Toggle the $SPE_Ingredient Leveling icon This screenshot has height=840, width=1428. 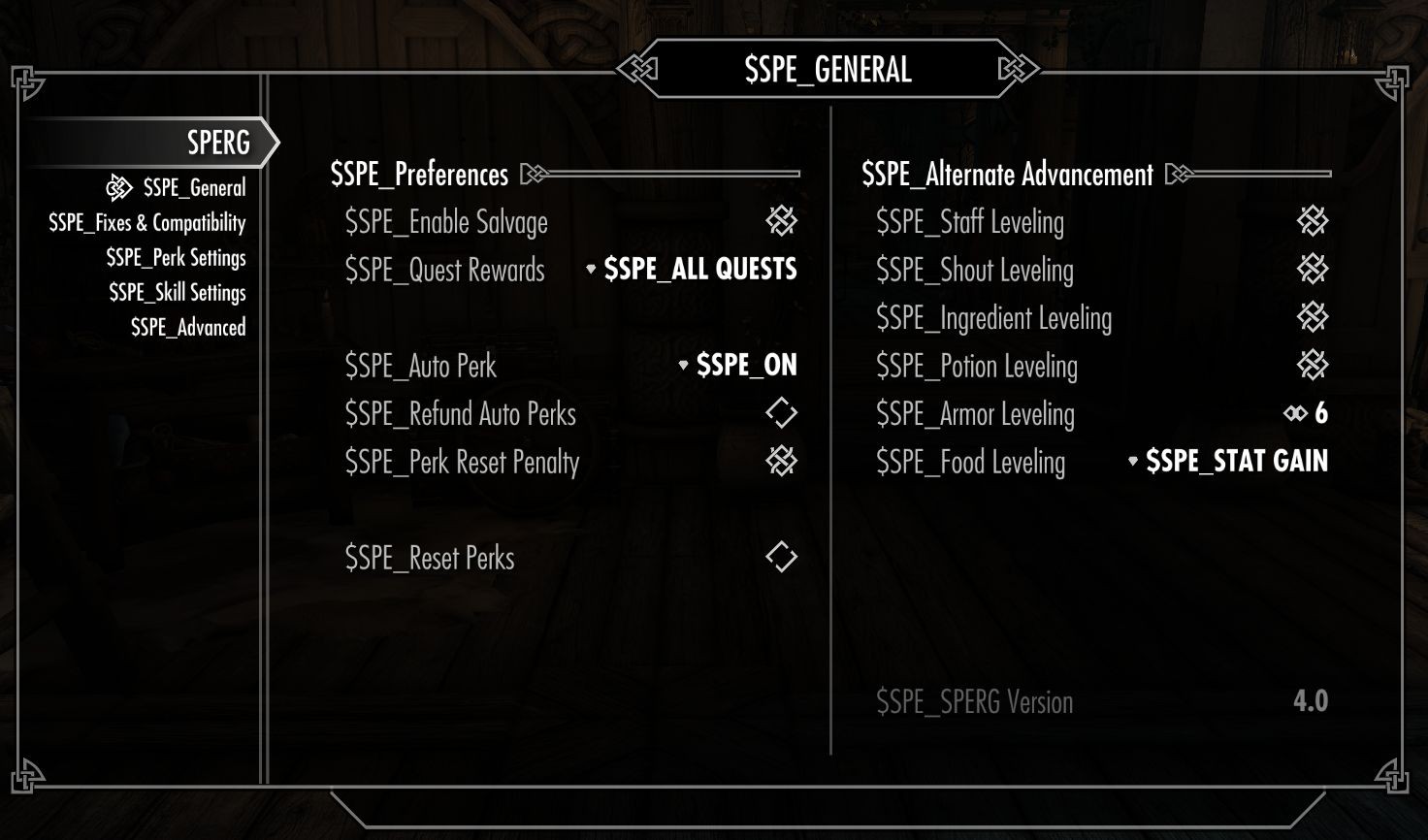point(1312,317)
